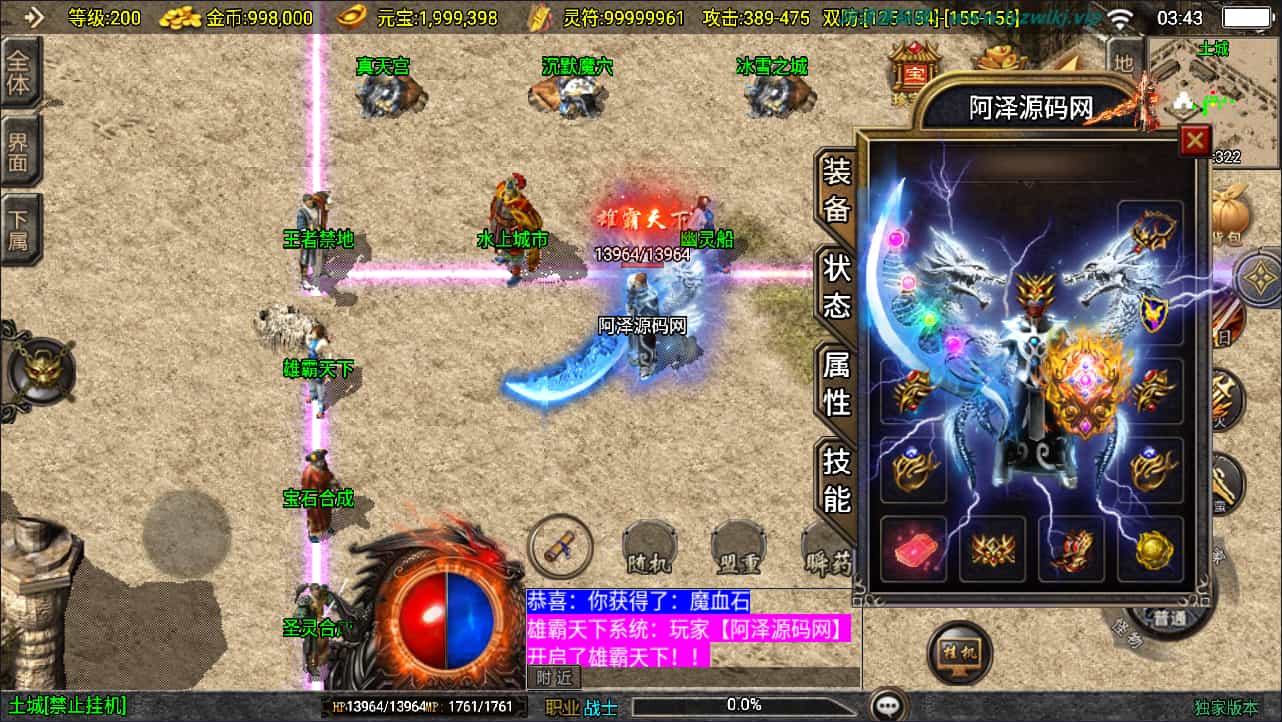Open the backpack icon on the right edge
Viewport: 1282px width, 722px height.
(x=1229, y=213)
